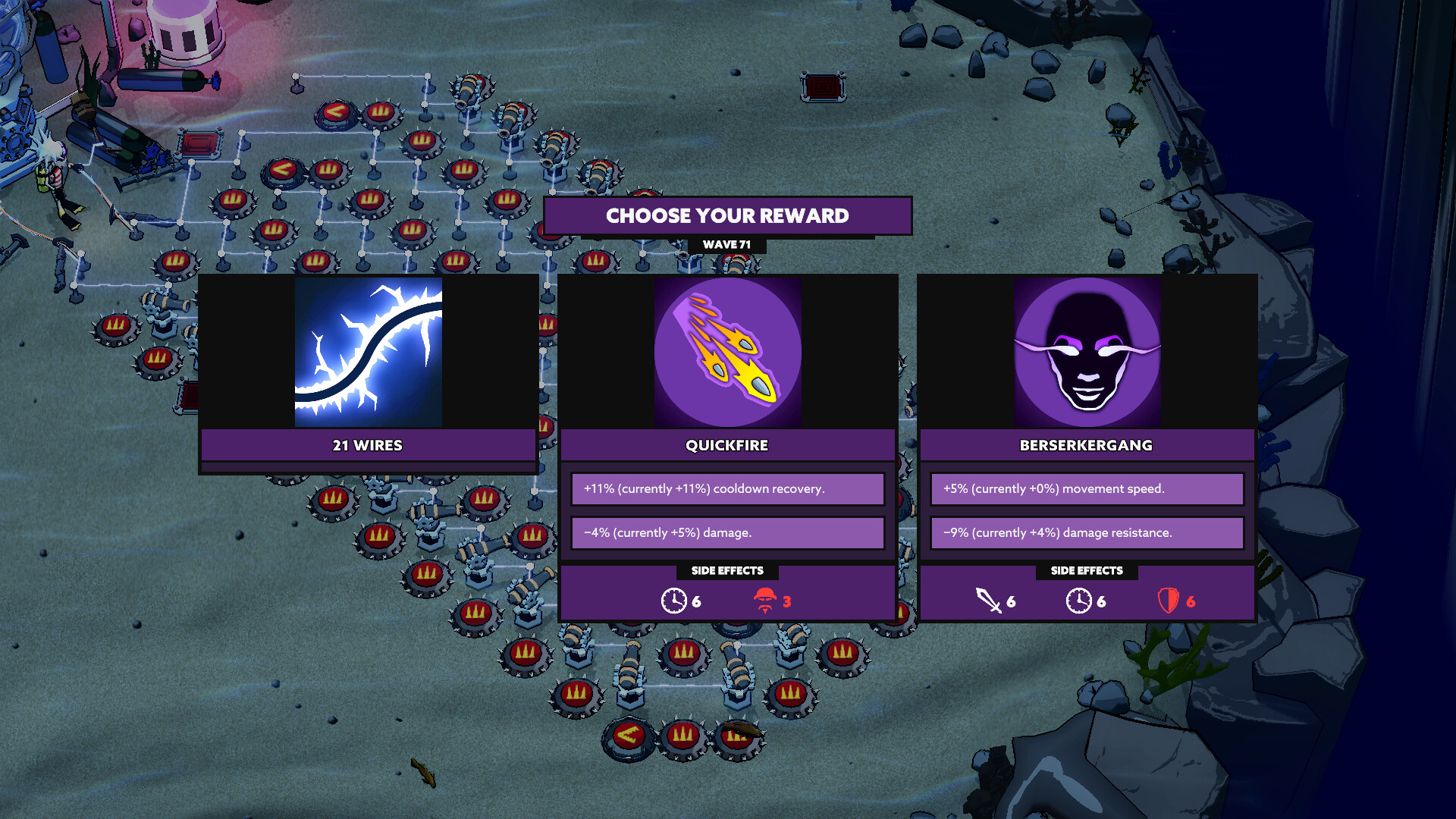Screen dimensions: 1456x819
Task: Click the red helmet side effect icon showing 3
Action: click(764, 601)
